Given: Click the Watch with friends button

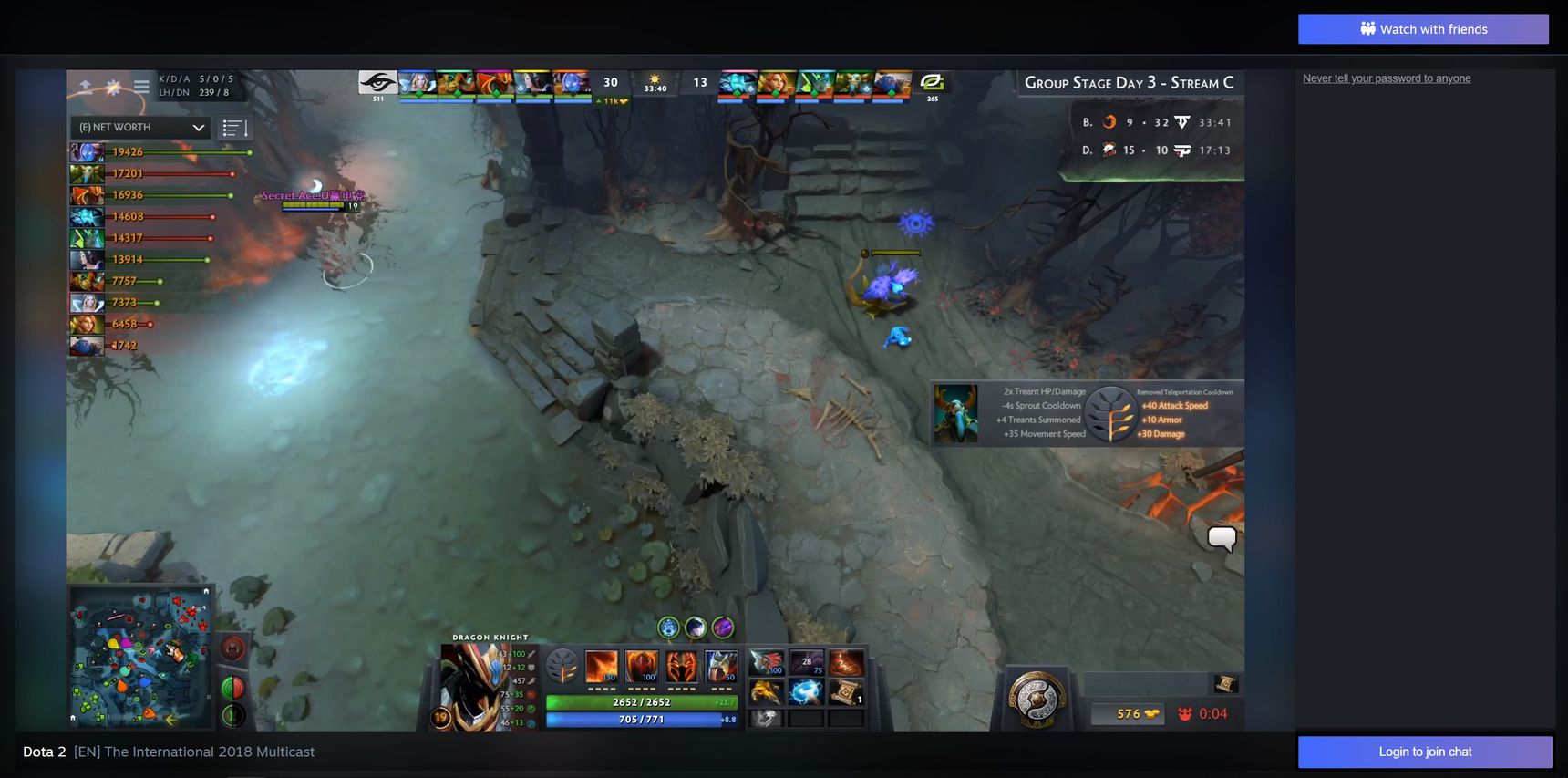Looking at the screenshot, I should click(x=1423, y=29).
